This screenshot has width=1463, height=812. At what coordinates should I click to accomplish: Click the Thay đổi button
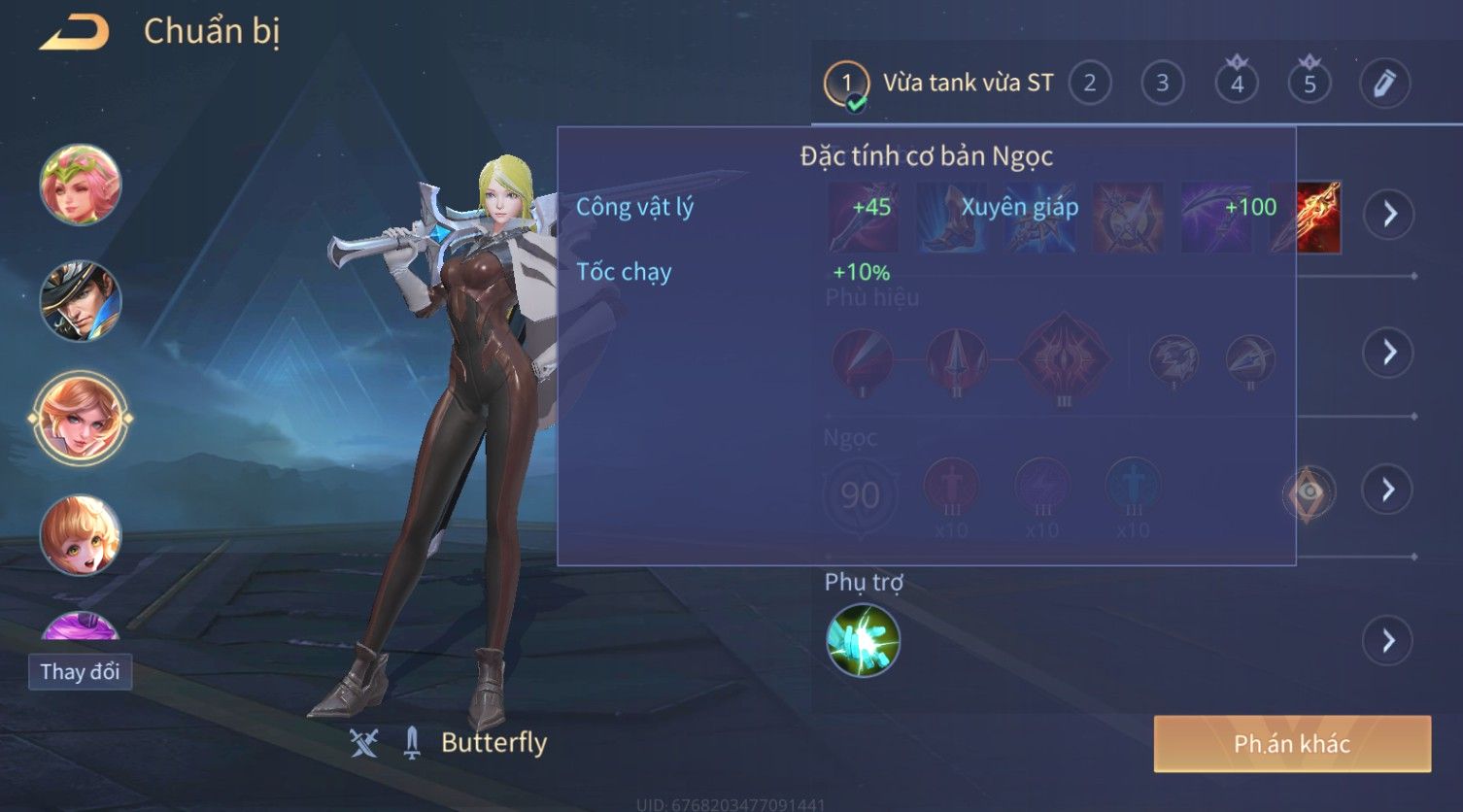click(x=80, y=672)
